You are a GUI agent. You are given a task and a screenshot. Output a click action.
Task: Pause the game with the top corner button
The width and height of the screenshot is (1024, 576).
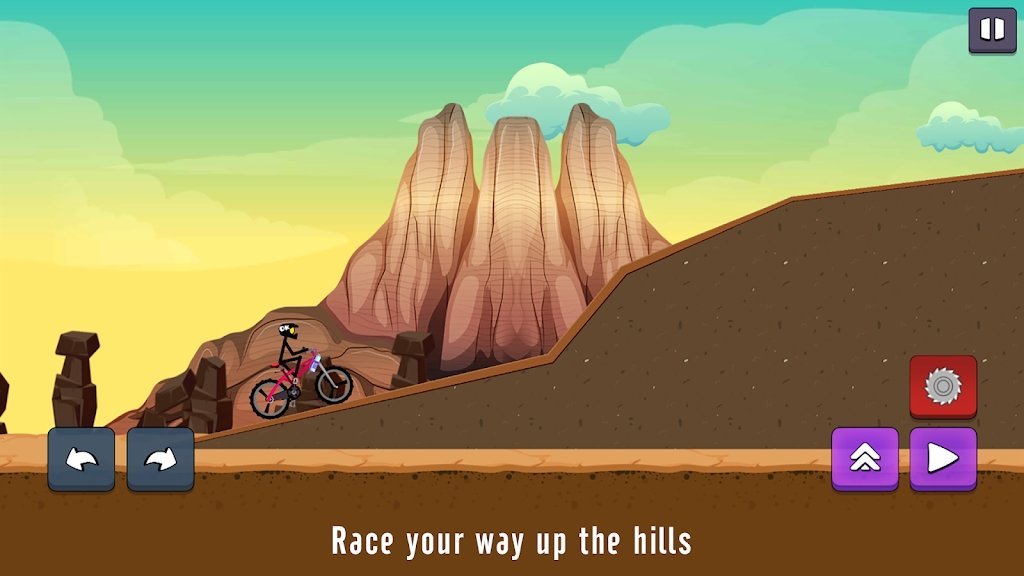click(x=992, y=30)
